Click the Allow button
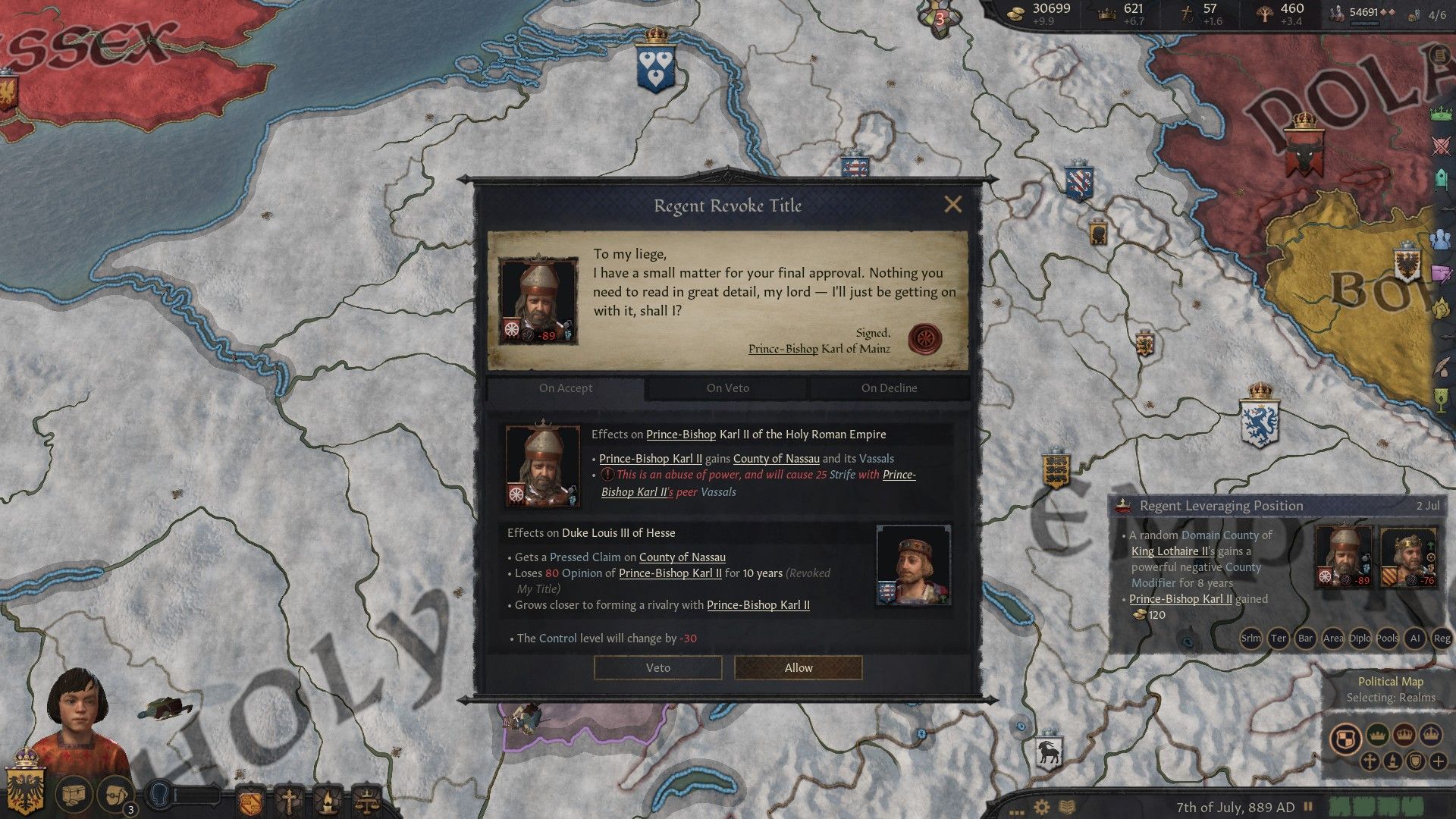Viewport: 1456px width, 819px height. pos(797,667)
